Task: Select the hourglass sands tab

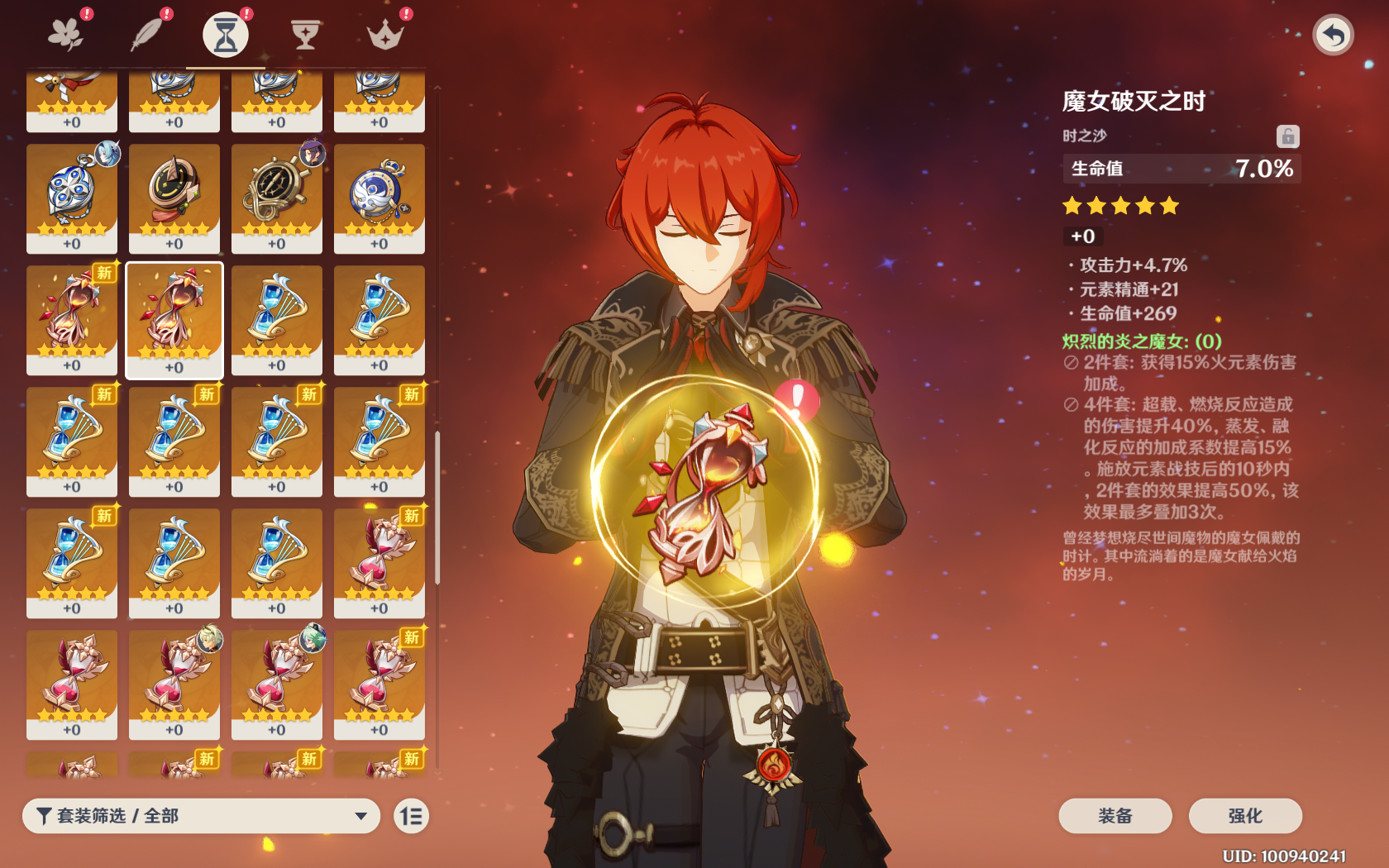Action: tap(226, 35)
